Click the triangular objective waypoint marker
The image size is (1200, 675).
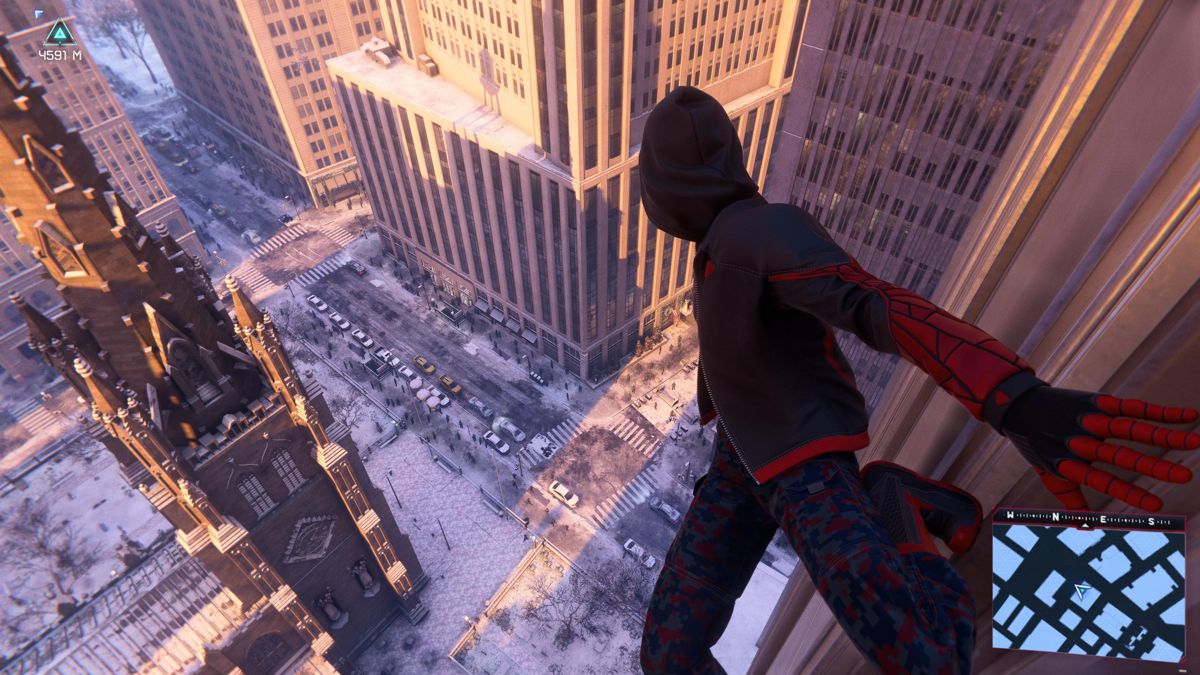(x=58, y=31)
